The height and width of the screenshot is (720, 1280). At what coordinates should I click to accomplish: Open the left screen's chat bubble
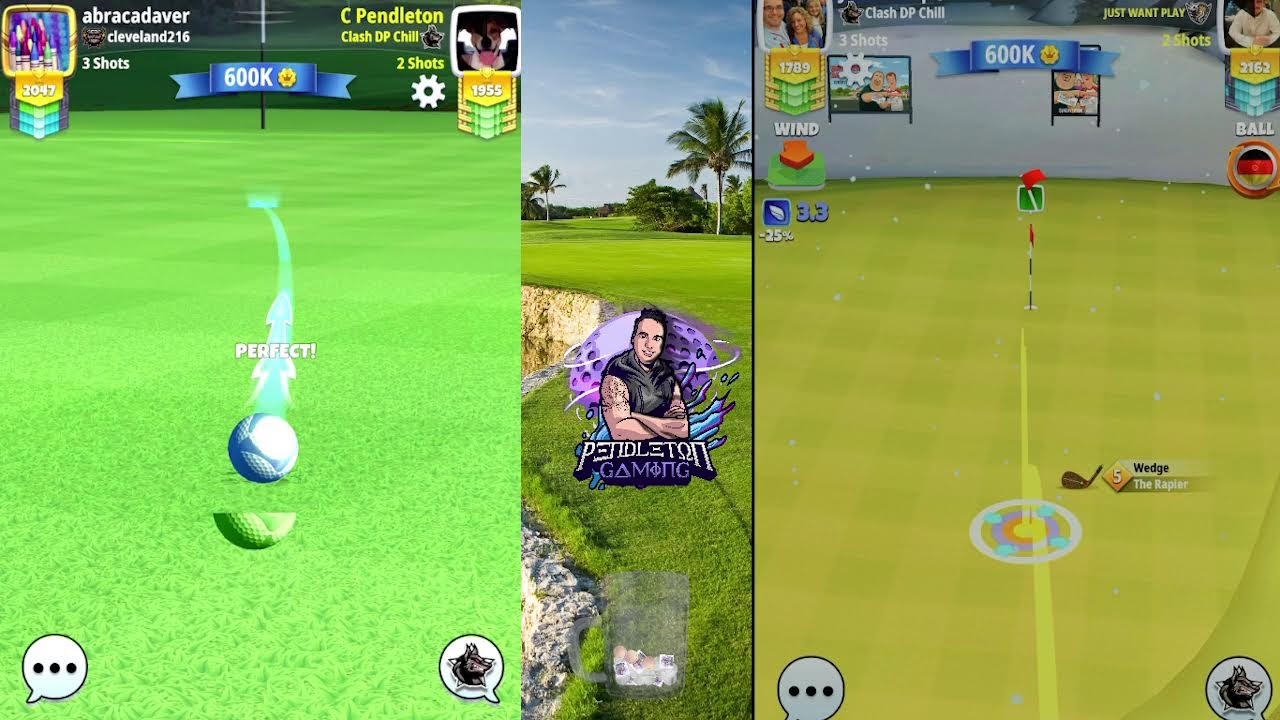coord(57,668)
